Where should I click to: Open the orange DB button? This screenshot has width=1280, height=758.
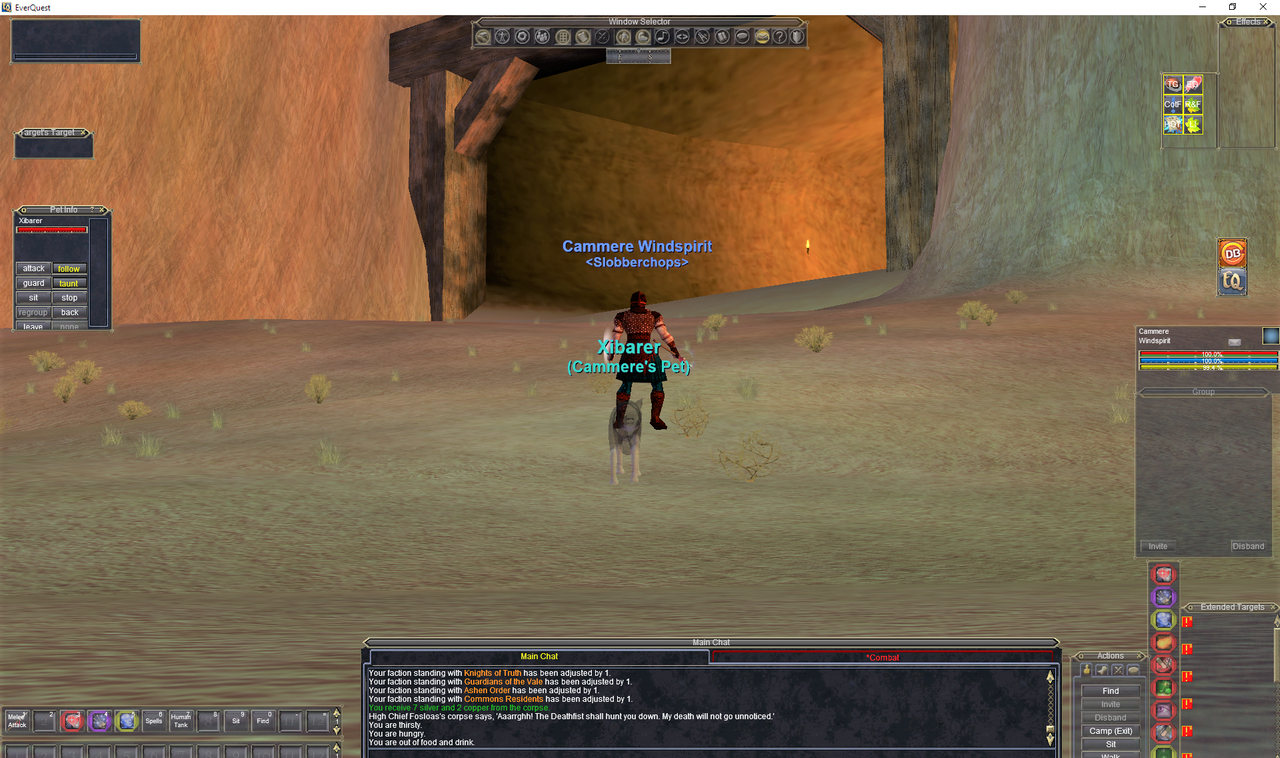pyautogui.click(x=1232, y=254)
